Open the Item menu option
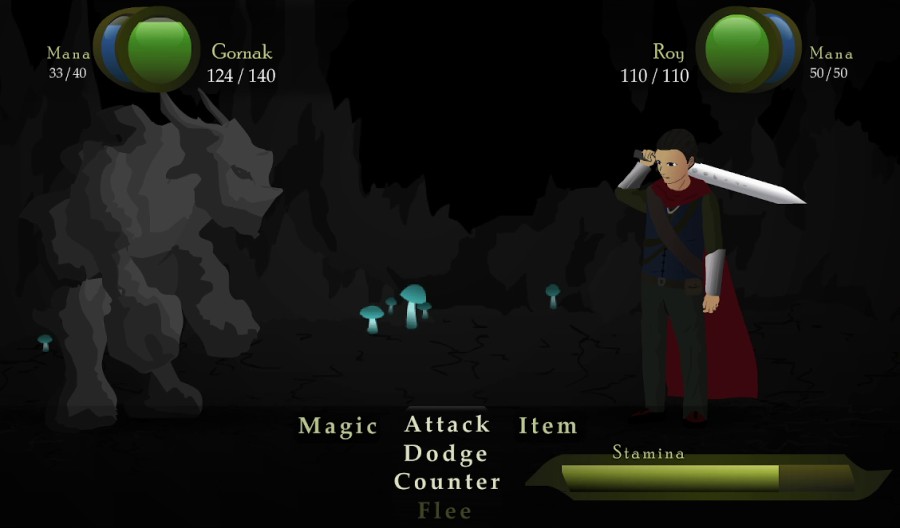Viewport: 900px width, 528px height. [x=548, y=426]
